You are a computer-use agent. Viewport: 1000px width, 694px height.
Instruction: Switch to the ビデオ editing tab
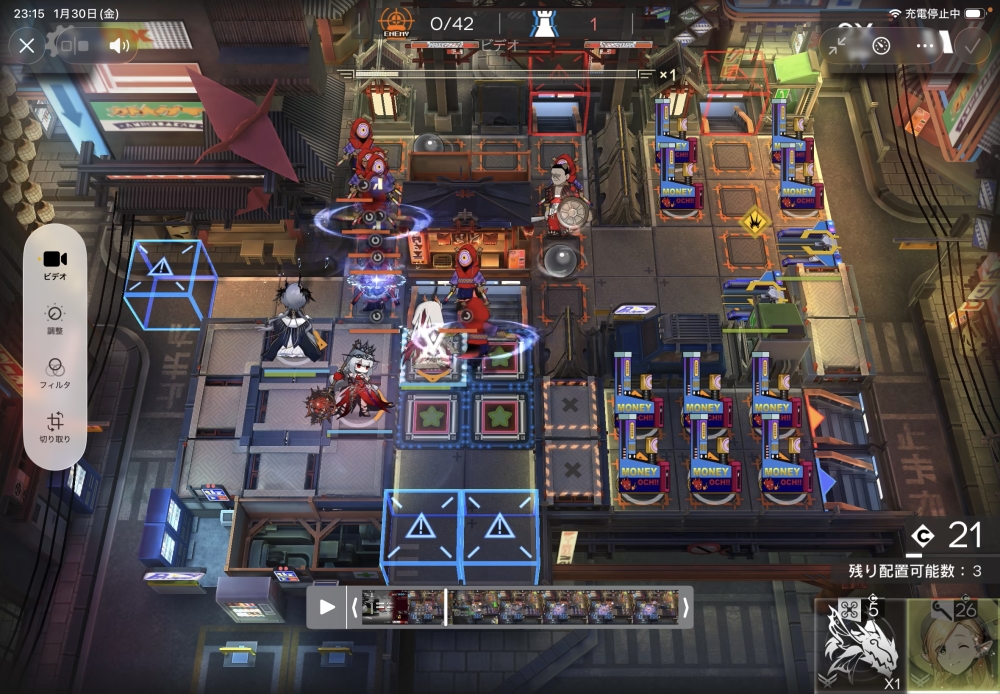[55, 264]
